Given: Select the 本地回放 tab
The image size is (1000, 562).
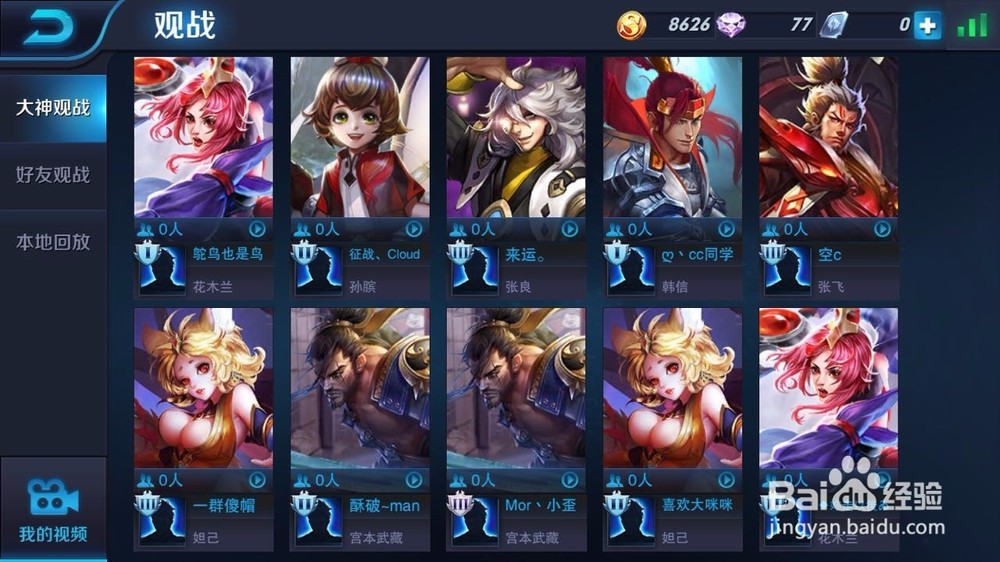Looking at the screenshot, I should pyautogui.click(x=53, y=242).
